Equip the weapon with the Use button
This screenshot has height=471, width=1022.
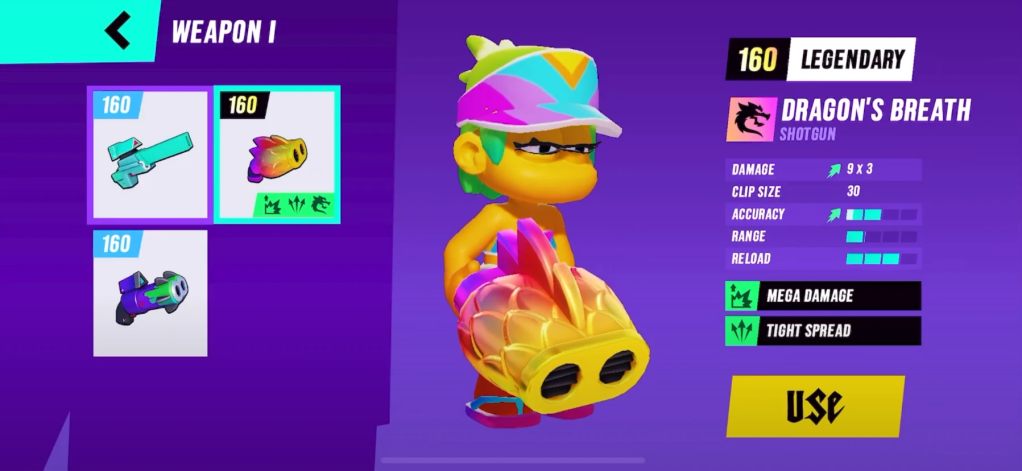coord(815,405)
